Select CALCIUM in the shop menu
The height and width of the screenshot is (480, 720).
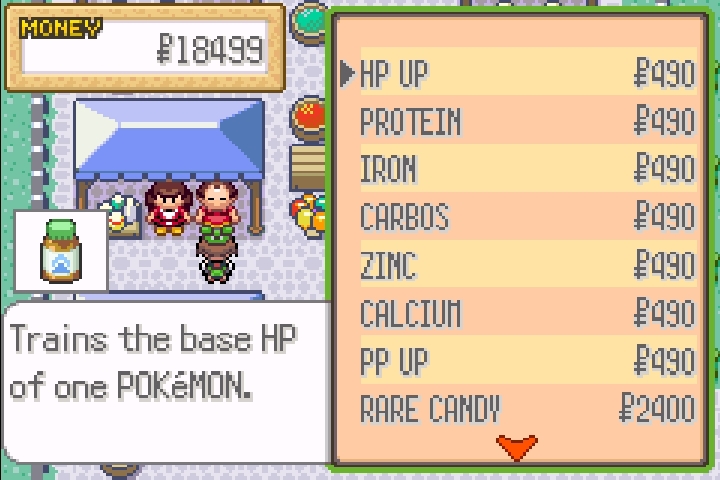(x=527, y=314)
